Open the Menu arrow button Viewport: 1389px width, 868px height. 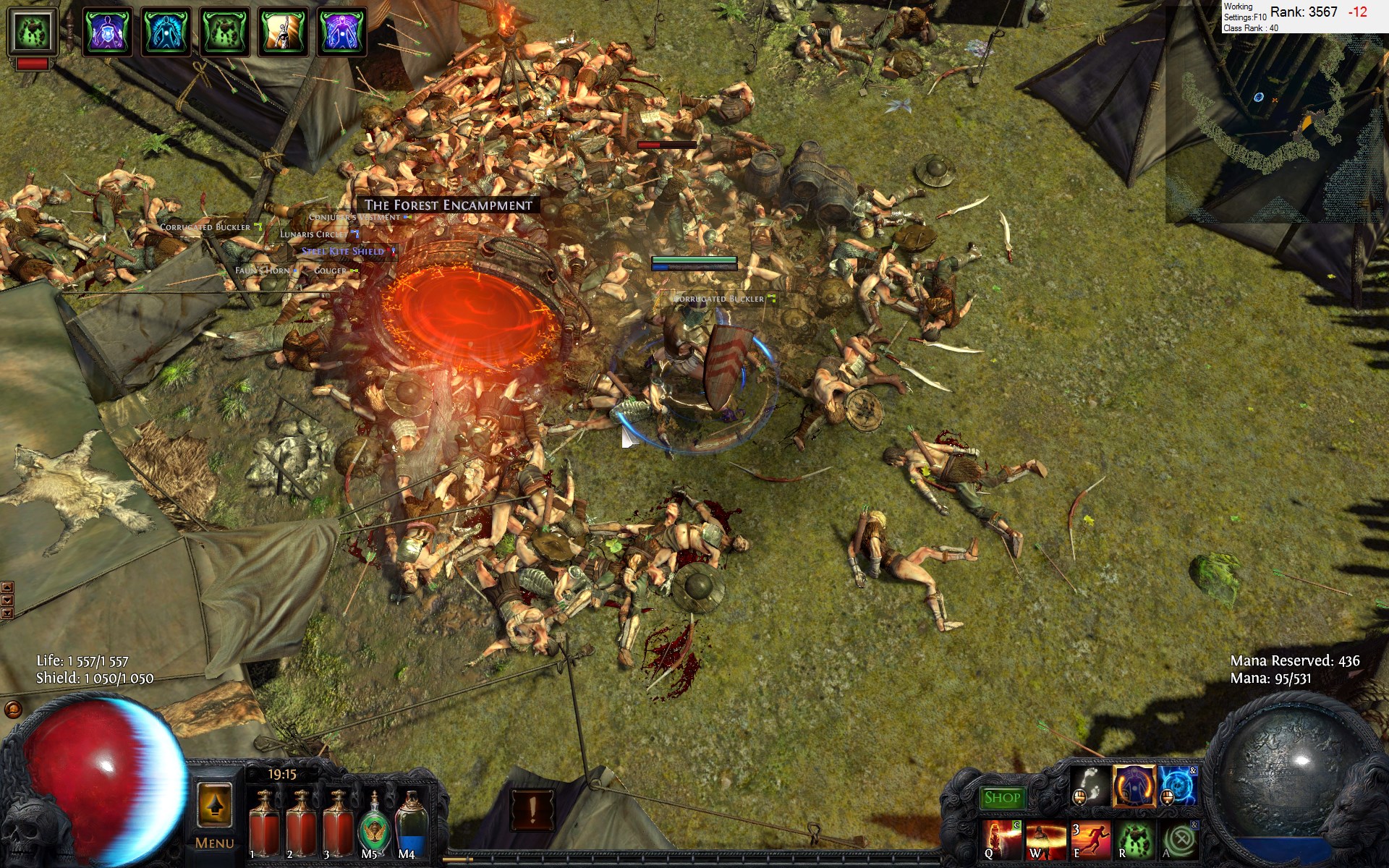click(x=215, y=804)
